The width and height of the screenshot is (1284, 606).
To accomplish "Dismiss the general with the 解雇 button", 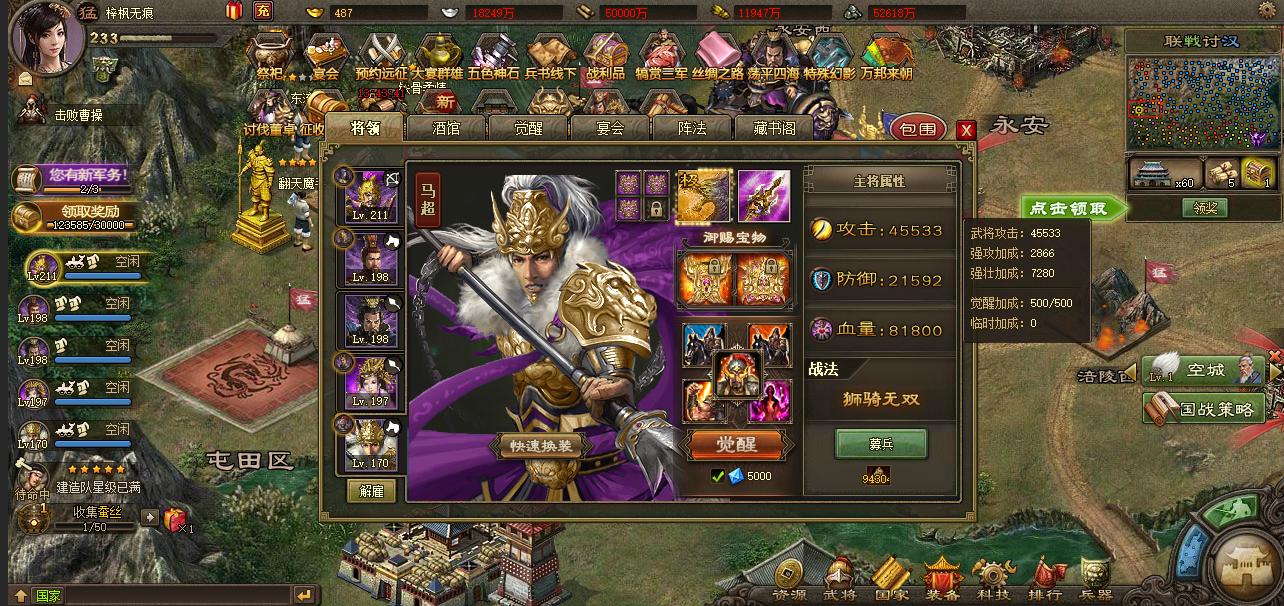I will tap(371, 491).
